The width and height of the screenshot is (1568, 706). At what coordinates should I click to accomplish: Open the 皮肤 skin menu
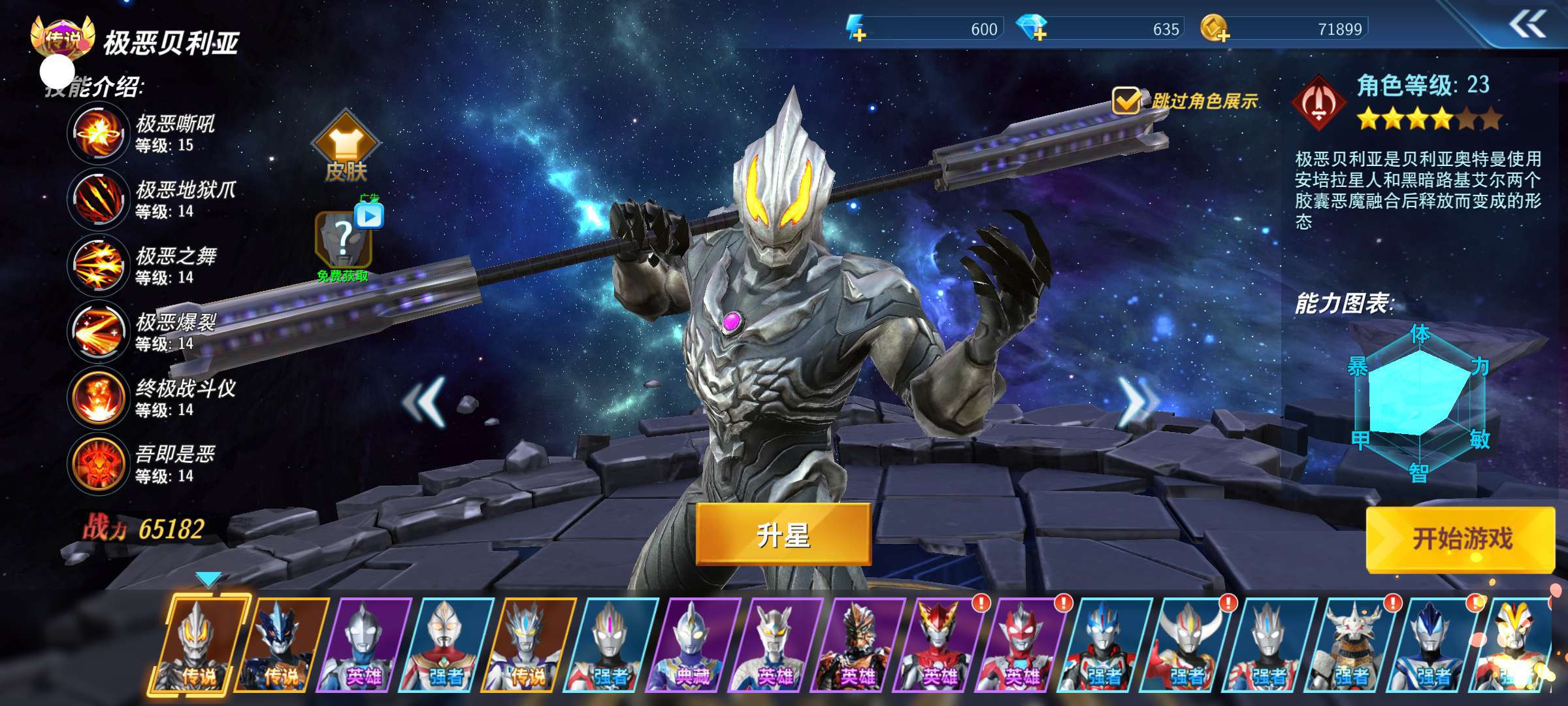(x=346, y=148)
